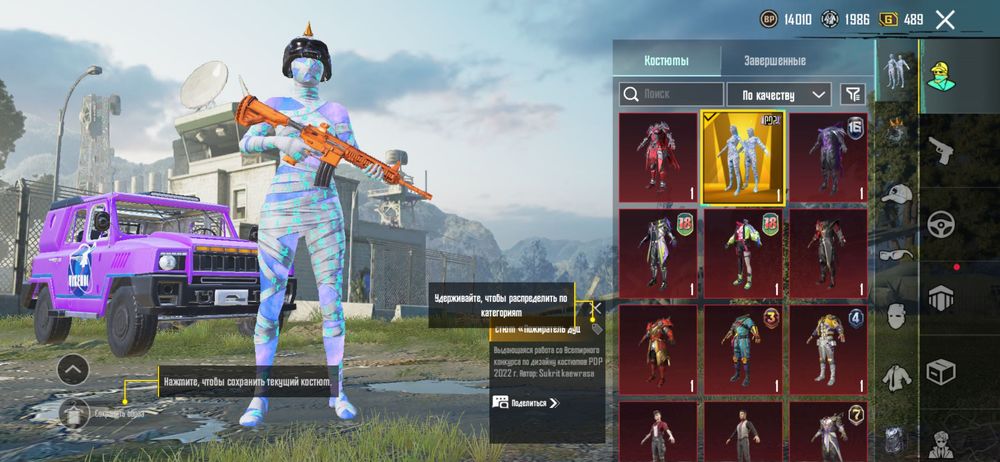Open the jacket clothing category

click(x=897, y=376)
